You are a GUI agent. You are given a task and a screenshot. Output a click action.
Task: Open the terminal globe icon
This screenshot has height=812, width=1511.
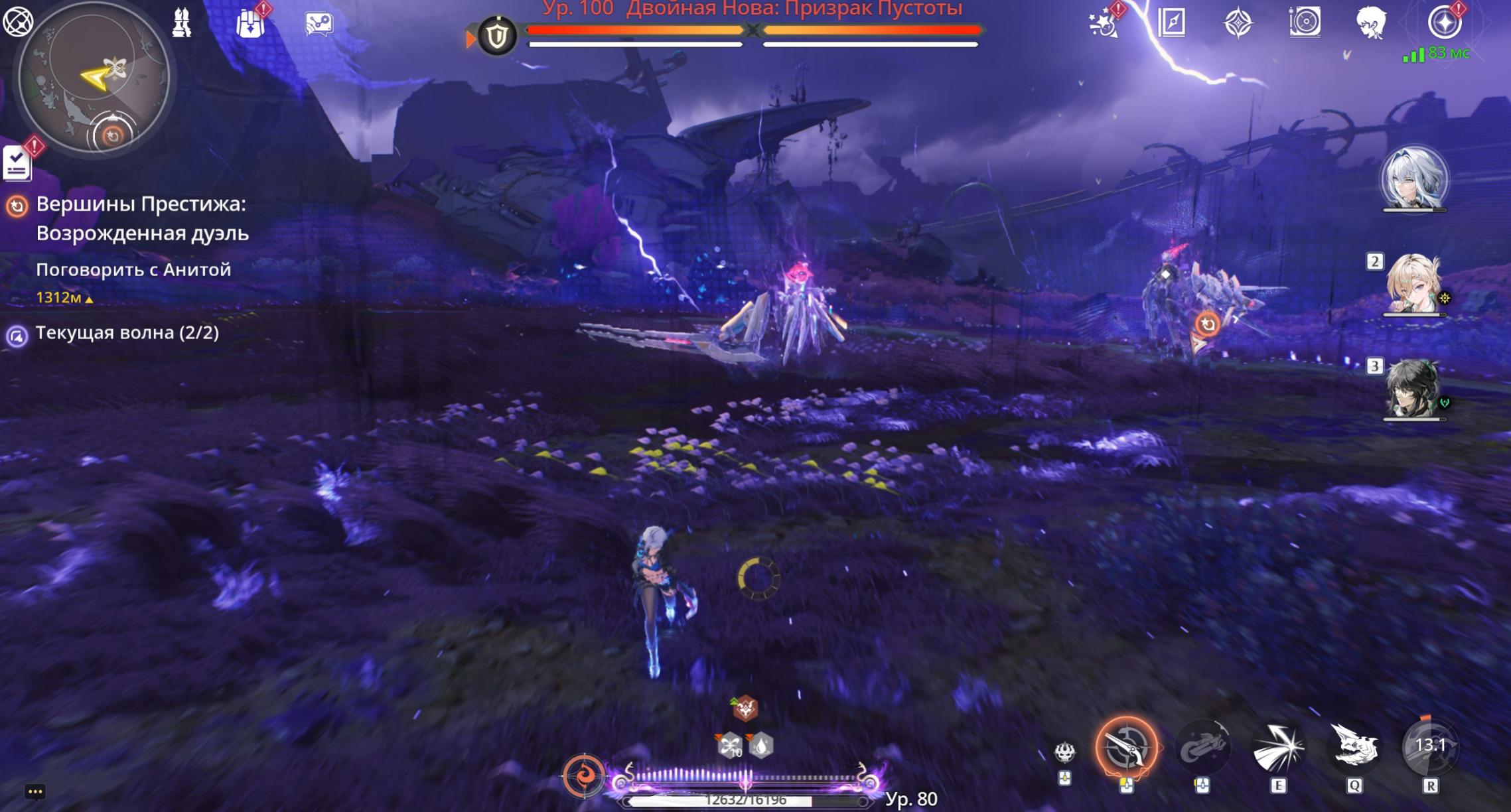(x=18, y=22)
